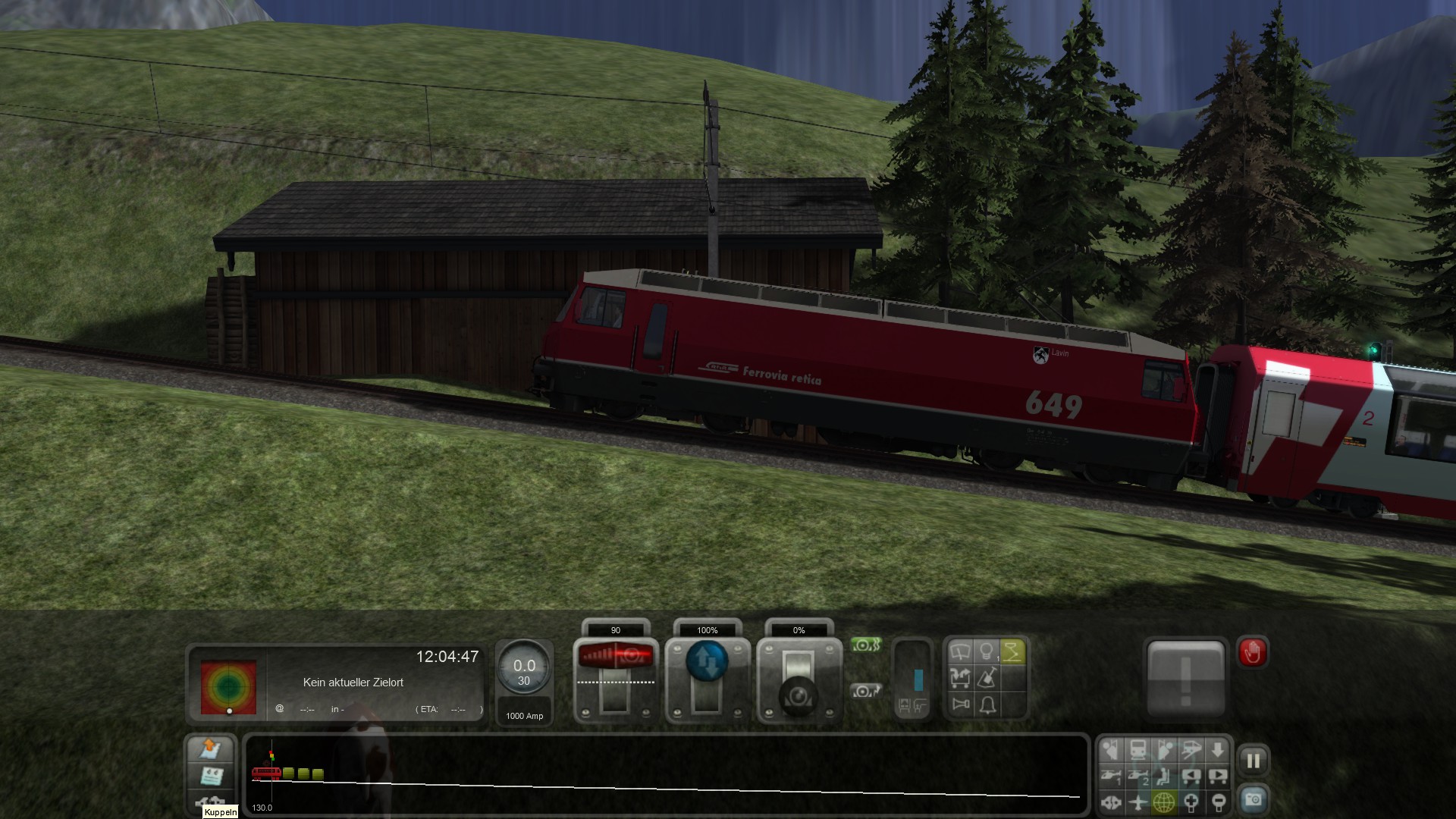Switch on the headlights bulb icon
Viewport: 1456px width, 819px height.
click(986, 652)
